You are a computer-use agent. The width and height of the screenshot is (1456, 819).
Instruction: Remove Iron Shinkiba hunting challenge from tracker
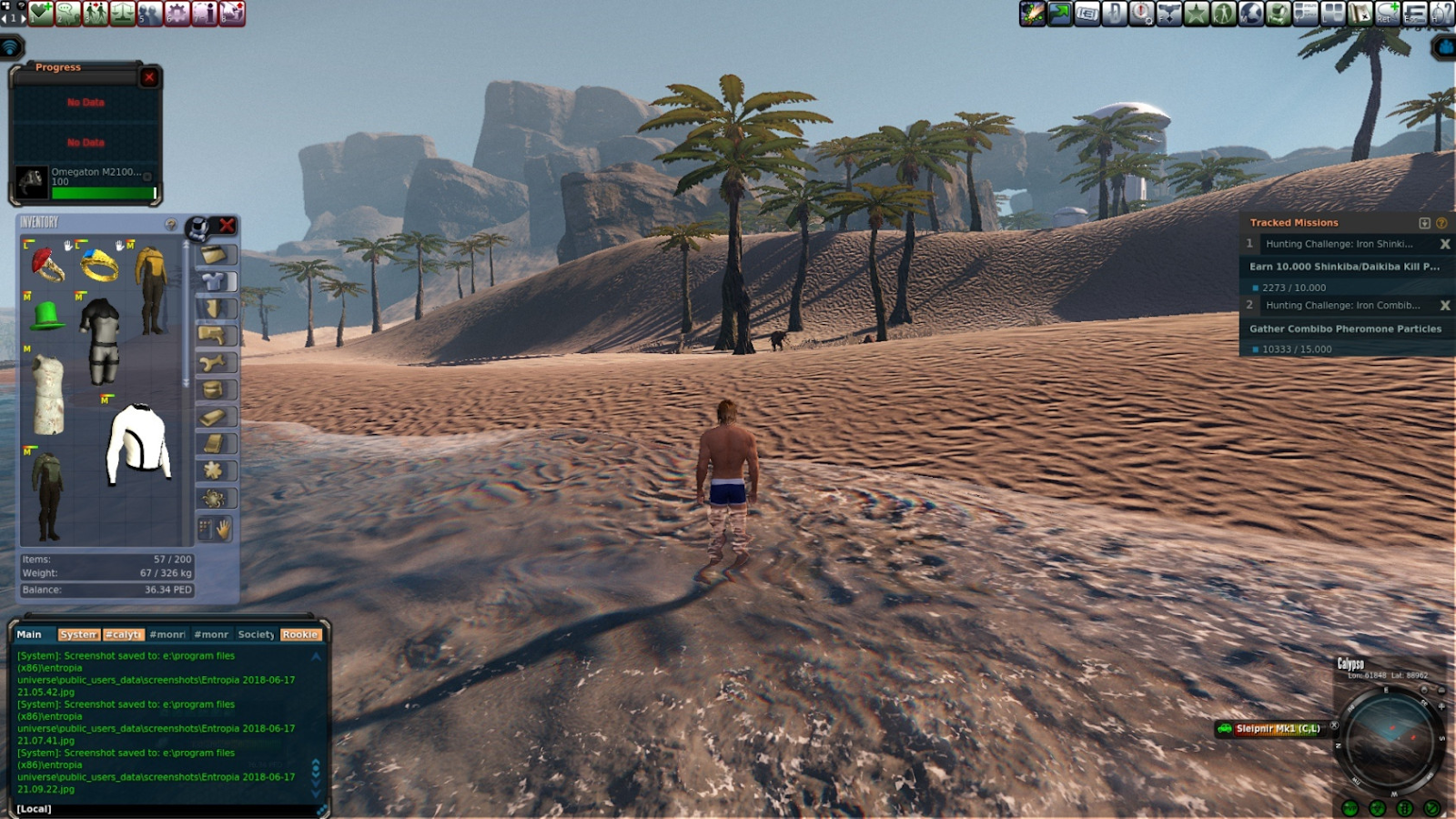[x=1444, y=244]
